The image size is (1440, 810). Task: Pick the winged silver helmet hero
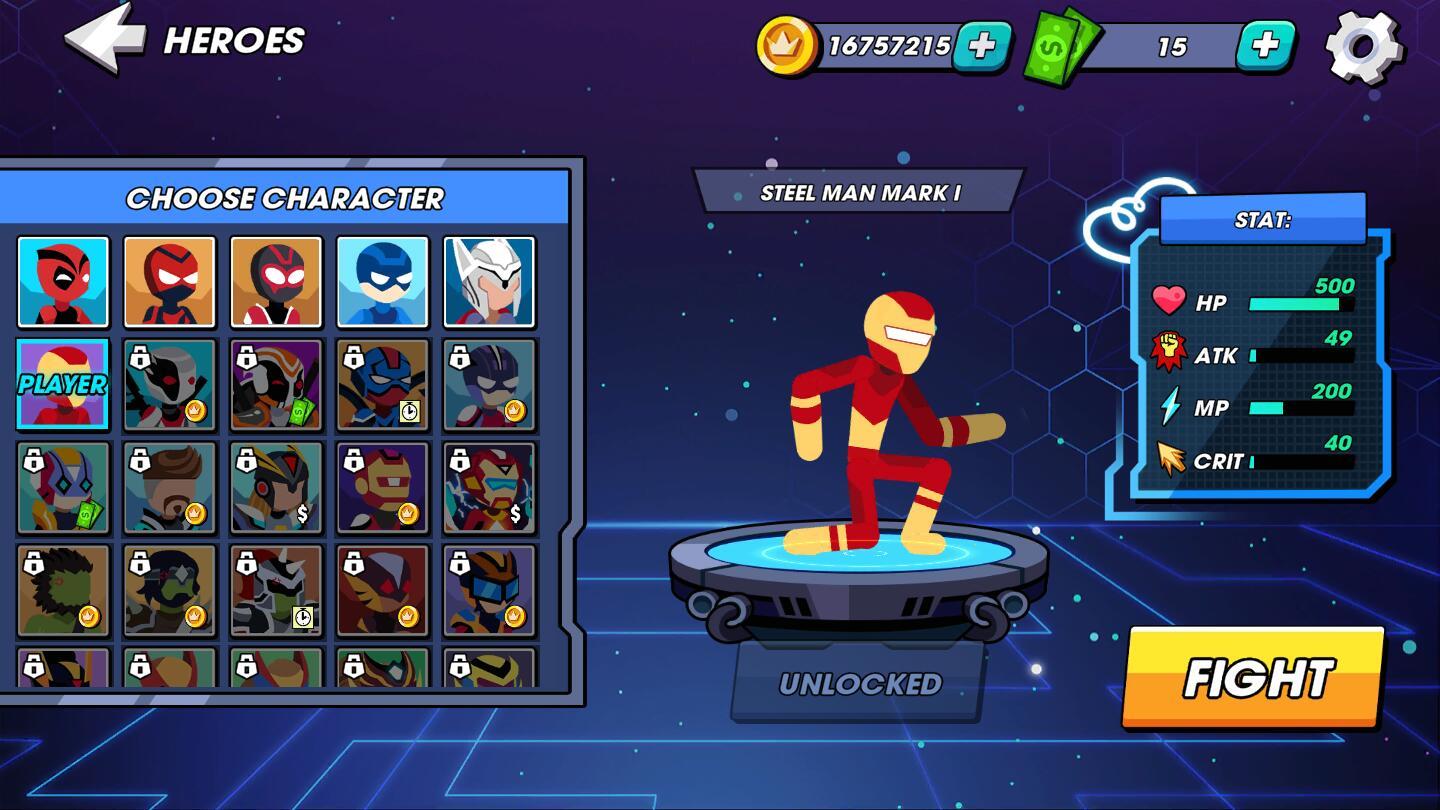[x=489, y=282]
